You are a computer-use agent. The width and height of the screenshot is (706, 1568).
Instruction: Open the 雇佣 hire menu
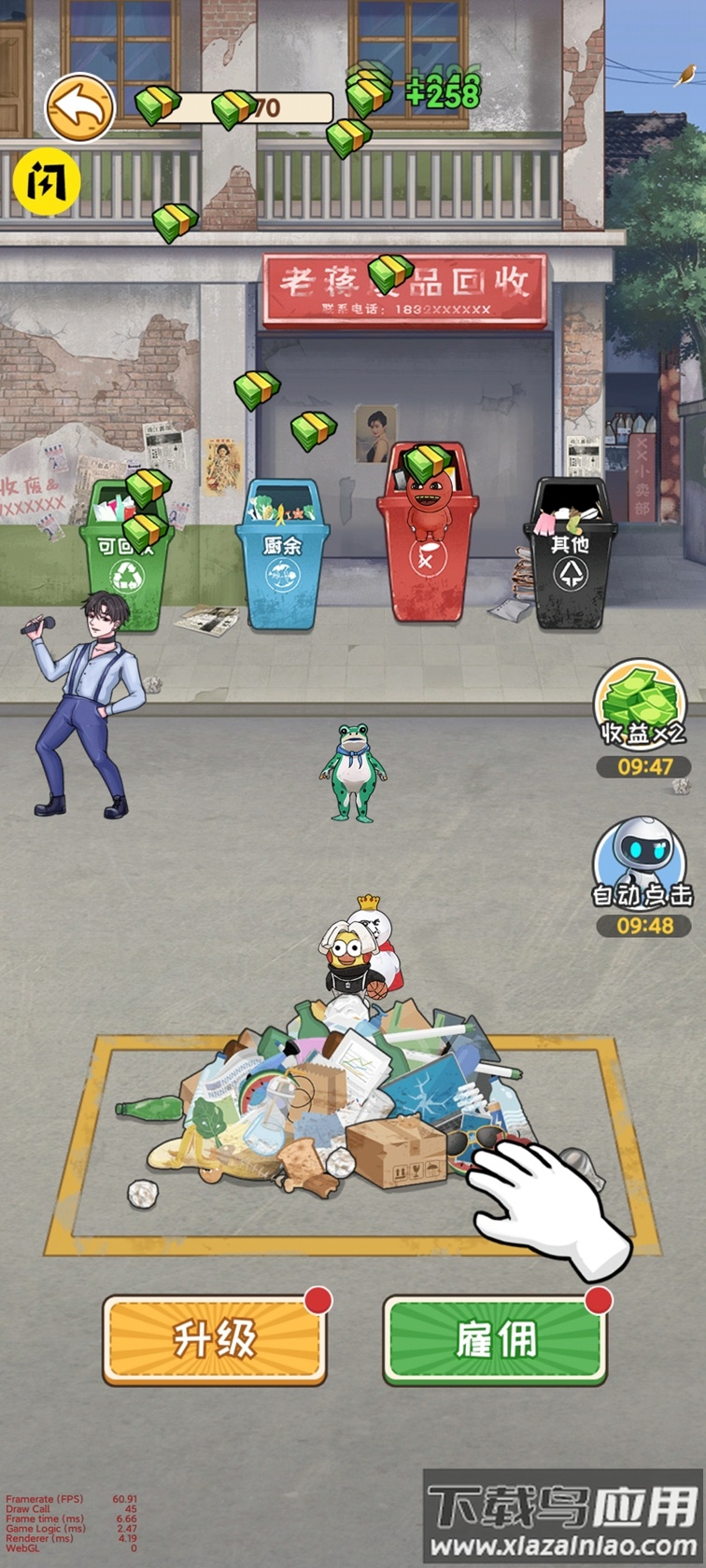pyautogui.click(x=496, y=1339)
